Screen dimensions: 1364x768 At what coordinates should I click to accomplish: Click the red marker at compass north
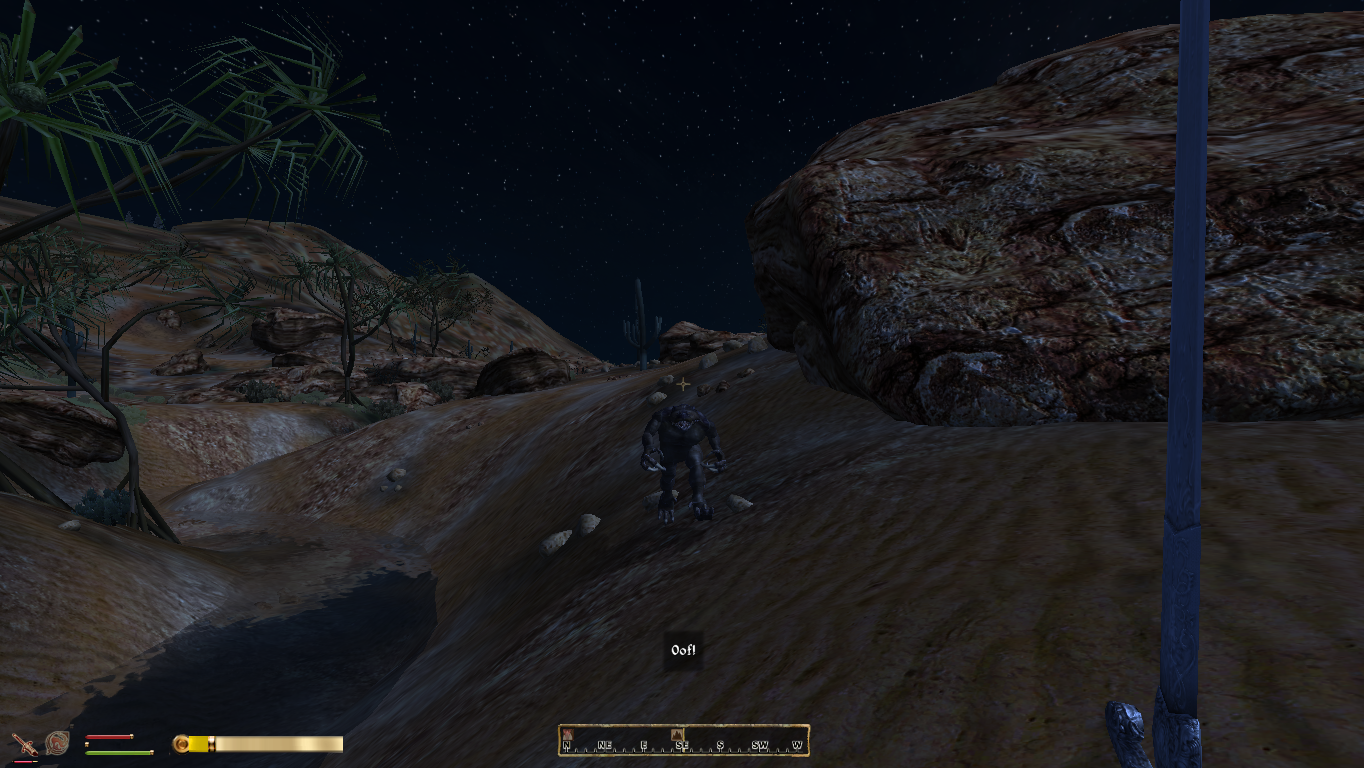(567, 735)
